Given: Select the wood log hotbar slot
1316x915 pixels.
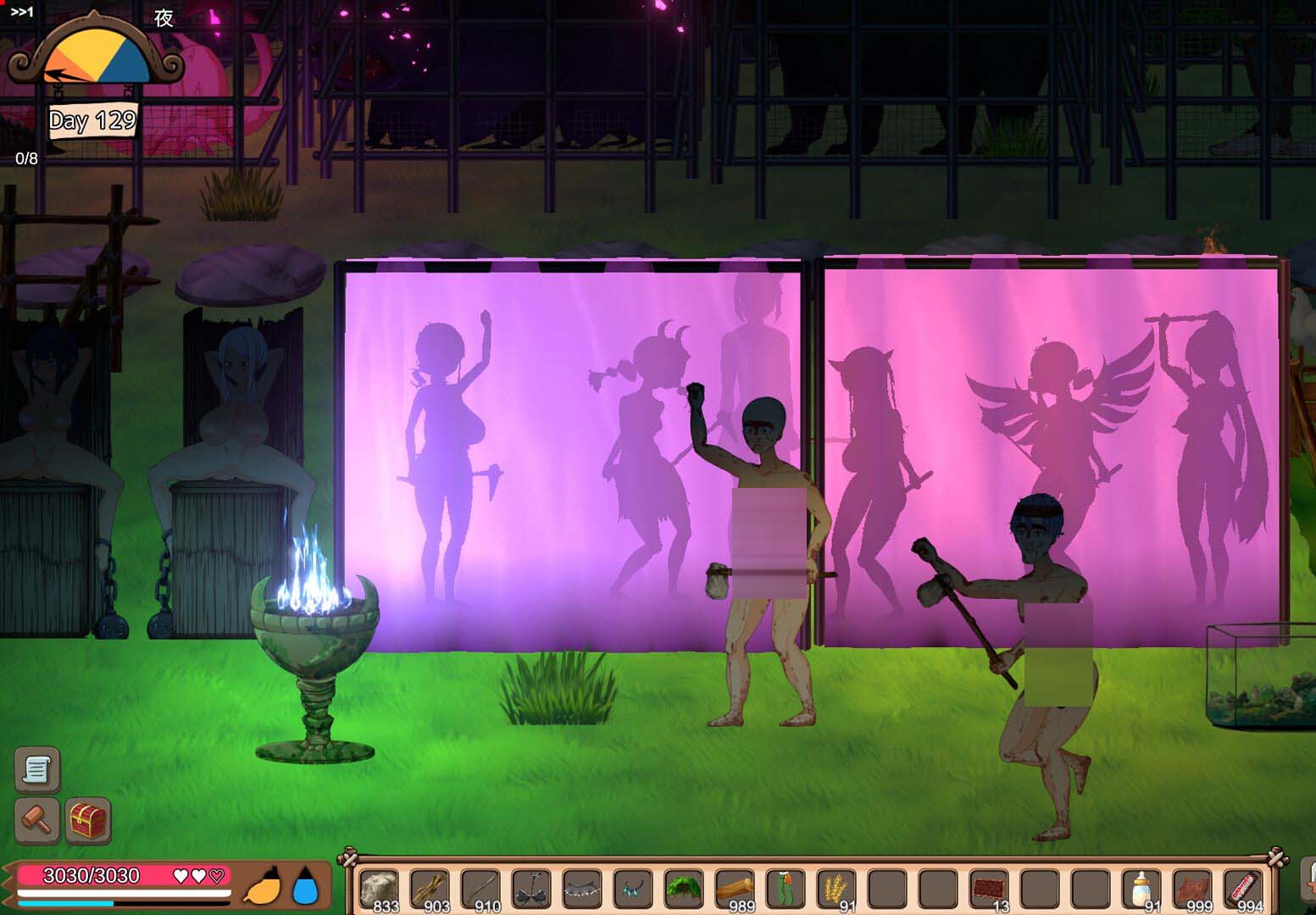Looking at the screenshot, I should click(x=735, y=890).
